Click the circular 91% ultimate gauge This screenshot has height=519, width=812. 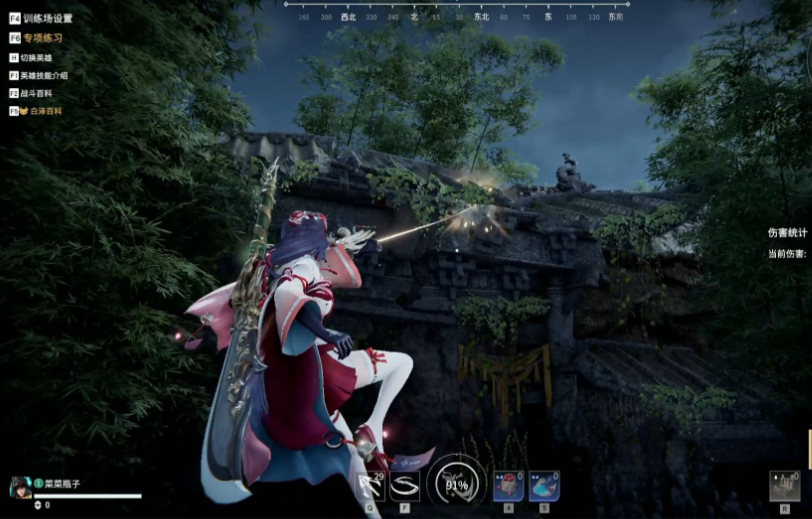pyautogui.click(x=457, y=485)
